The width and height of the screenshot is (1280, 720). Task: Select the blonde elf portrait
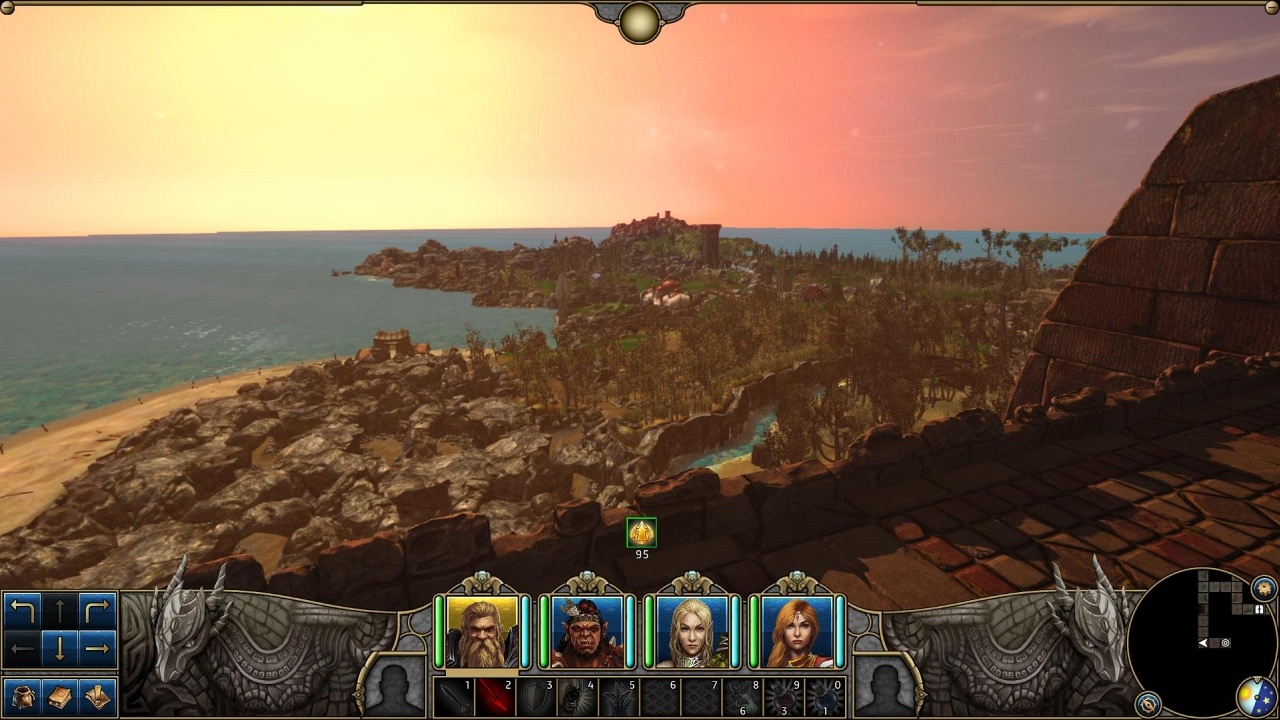692,632
